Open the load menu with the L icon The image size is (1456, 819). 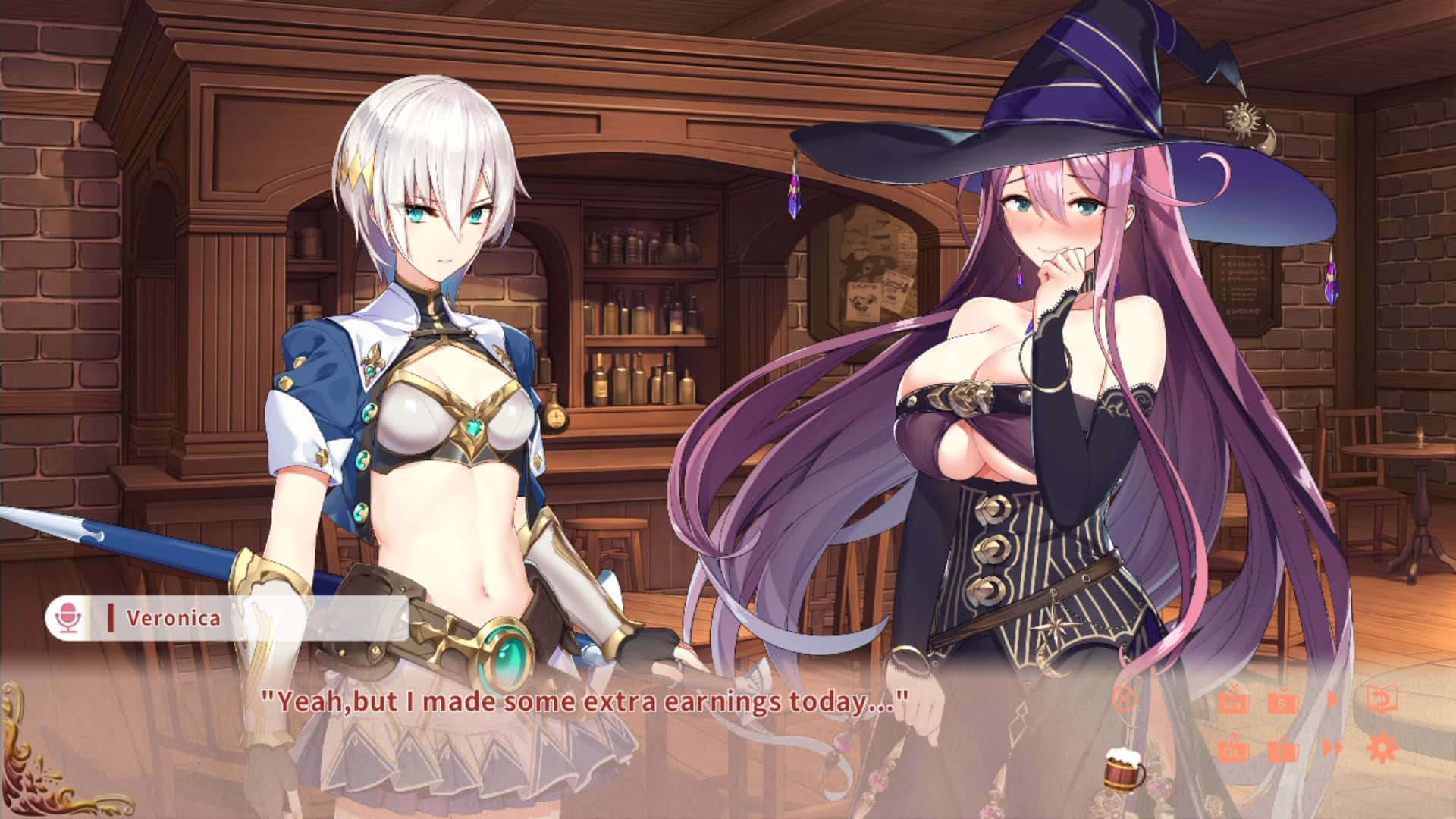click(1285, 753)
